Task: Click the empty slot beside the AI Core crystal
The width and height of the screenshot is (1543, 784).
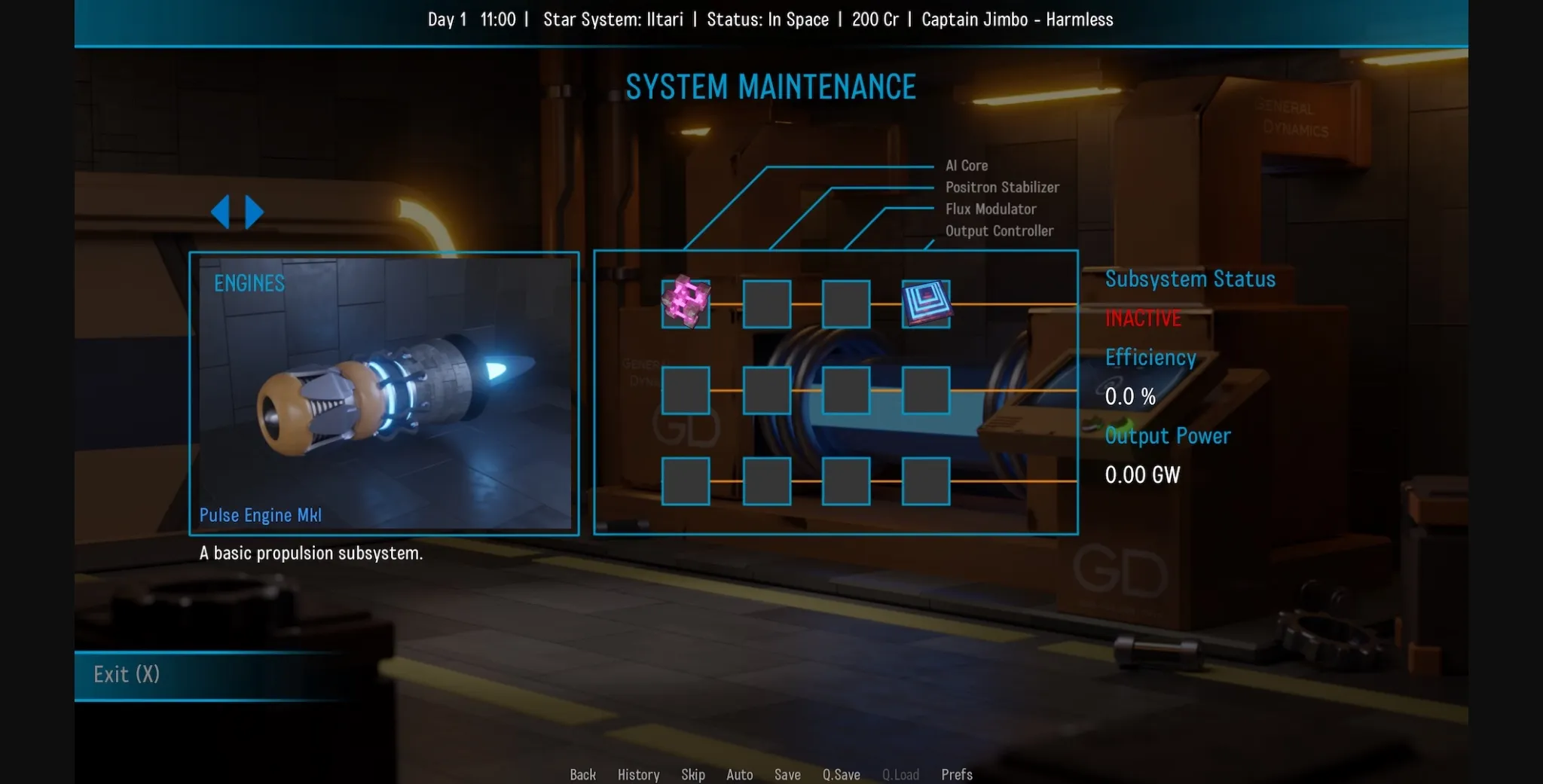Action: (765, 304)
